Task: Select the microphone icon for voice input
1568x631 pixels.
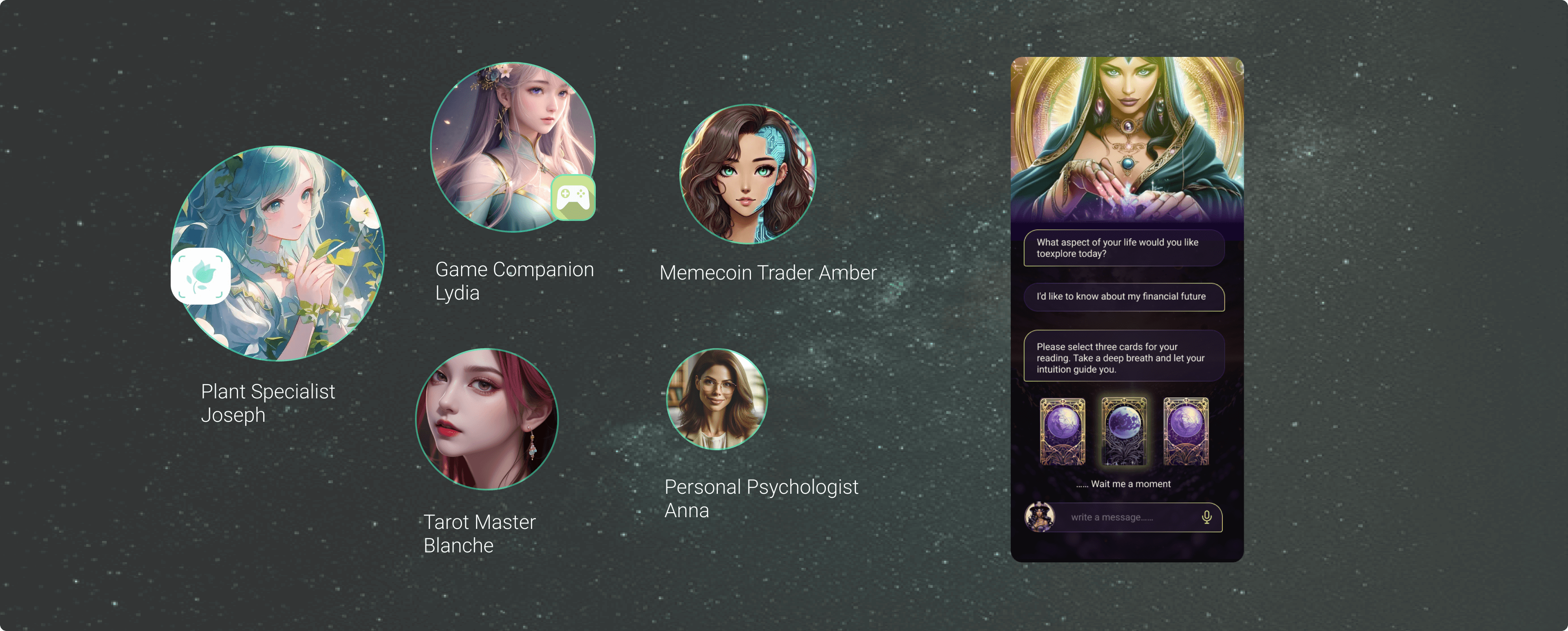Action: point(1207,518)
